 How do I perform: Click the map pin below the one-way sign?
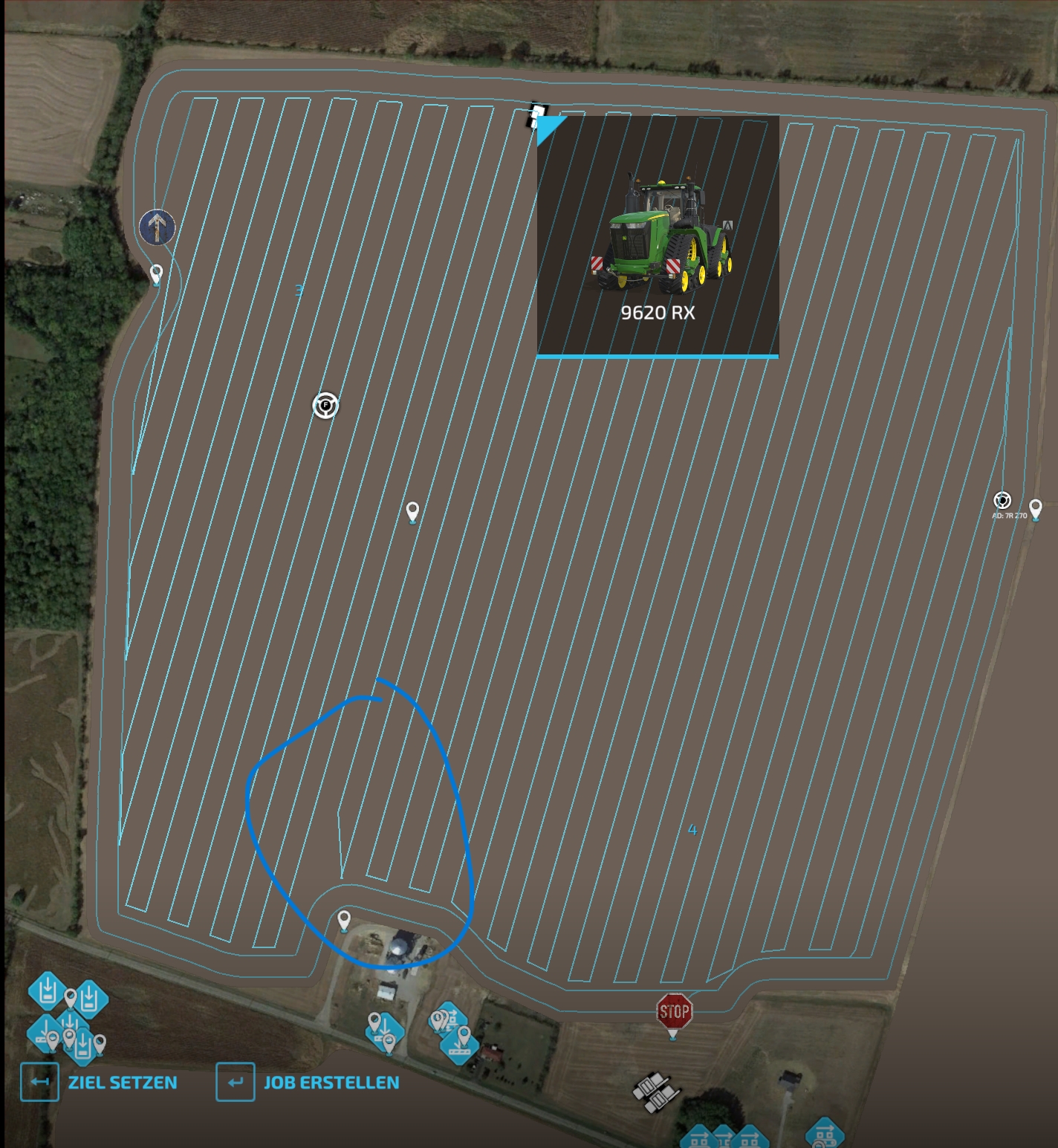click(155, 273)
